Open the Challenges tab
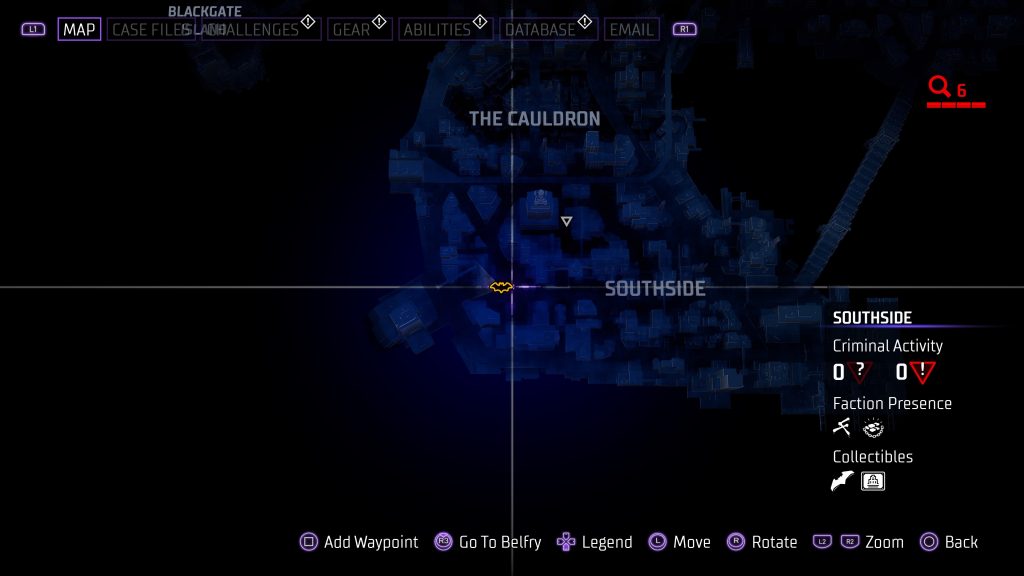This screenshot has height=576, width=1024. tap(262, 30)
